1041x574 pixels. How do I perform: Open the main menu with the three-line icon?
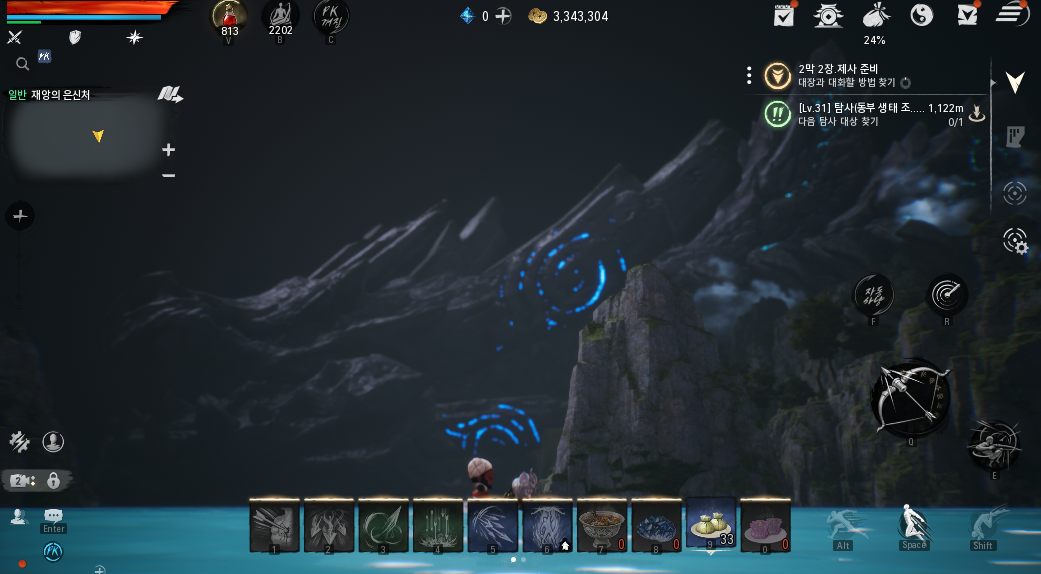[x=1012, y=15]
